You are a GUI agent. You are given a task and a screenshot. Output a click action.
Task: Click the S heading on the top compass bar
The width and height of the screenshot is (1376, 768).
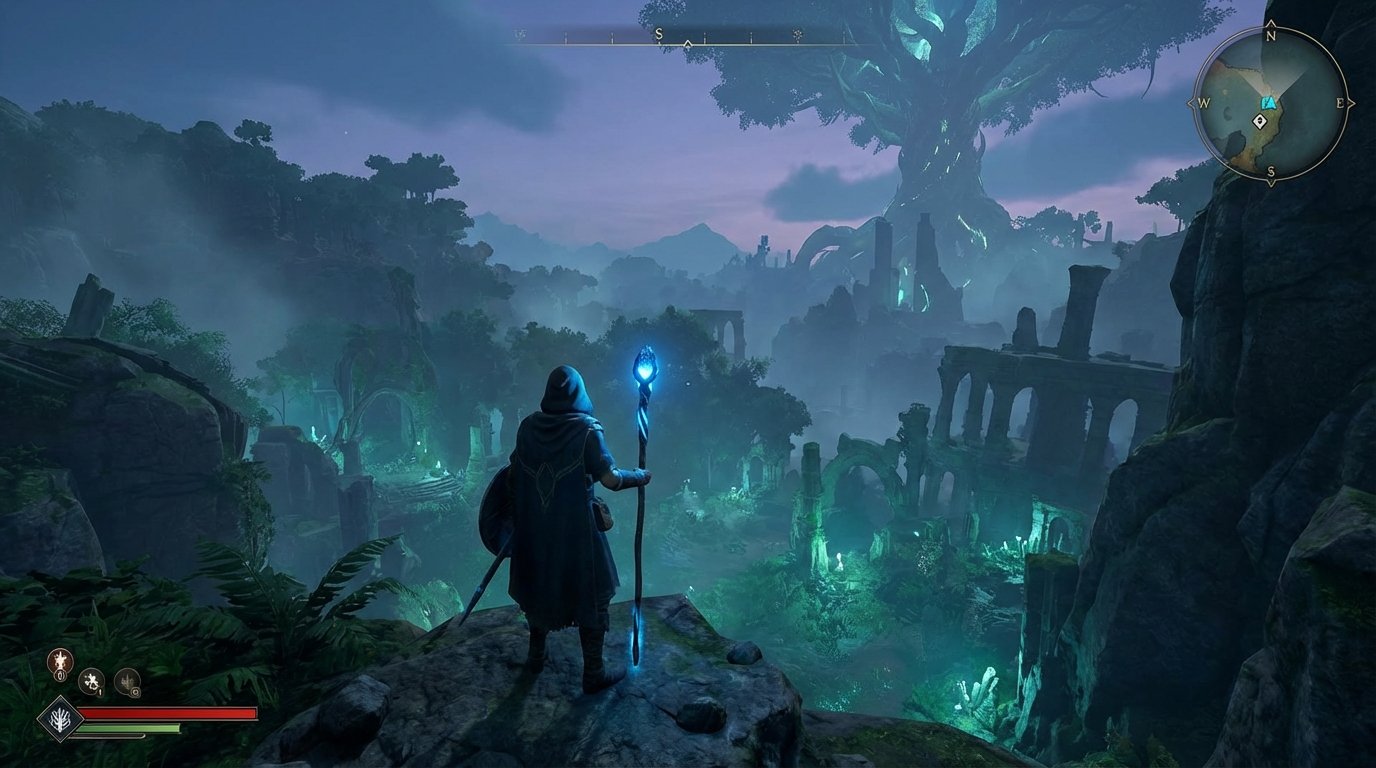[x=659, y=33]
